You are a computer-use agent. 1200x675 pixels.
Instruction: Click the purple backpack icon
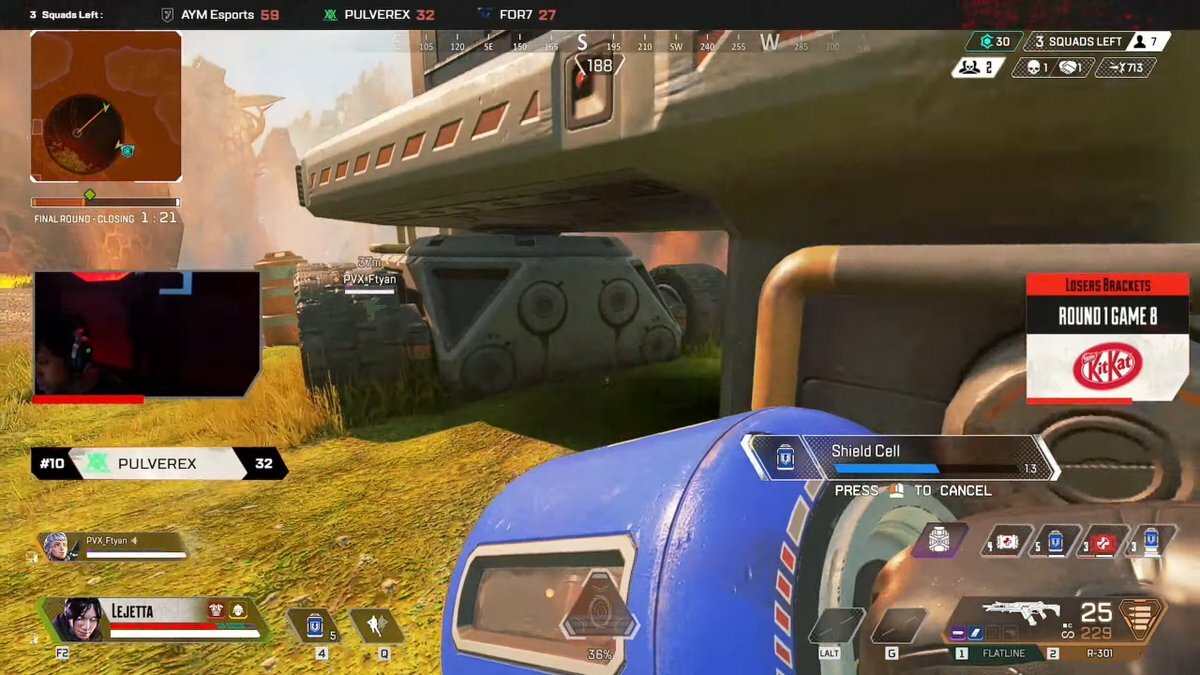click(x=940, y=540)
